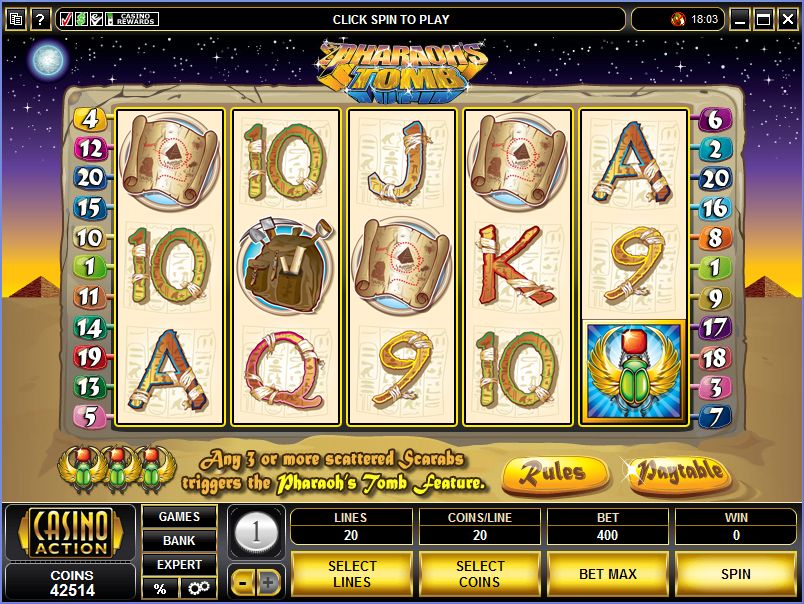Decrease coin size with the minus button
Image resolution: width=804 pixels, height=604 pixels.
(243, 581)
